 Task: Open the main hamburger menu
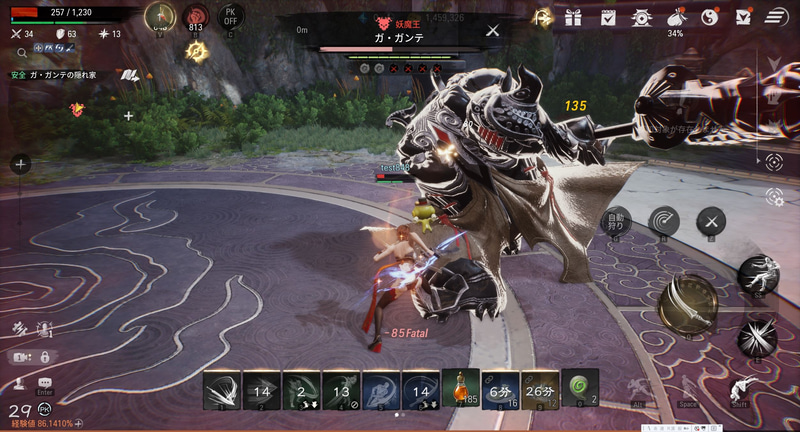pyautogui.click(x=777, y=17)
